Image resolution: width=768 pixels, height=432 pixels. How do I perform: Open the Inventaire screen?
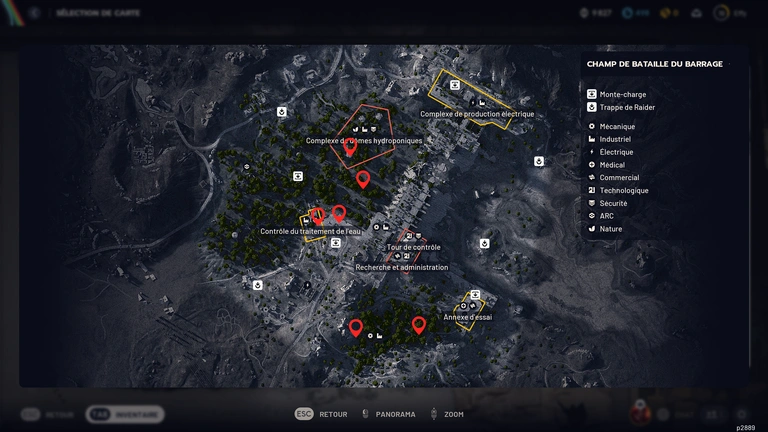tap(125, 414)
